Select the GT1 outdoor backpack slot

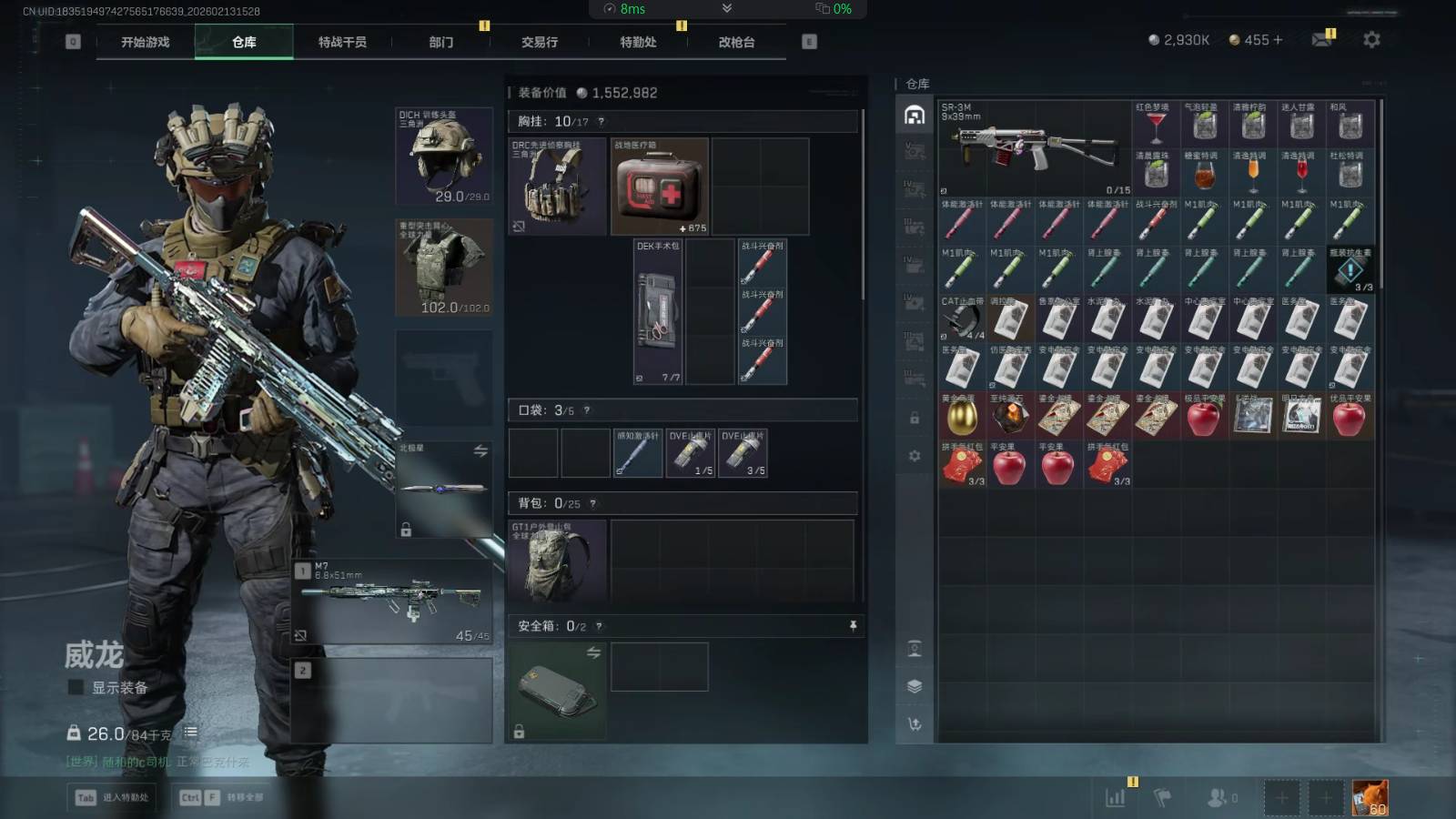coord(557,562)
